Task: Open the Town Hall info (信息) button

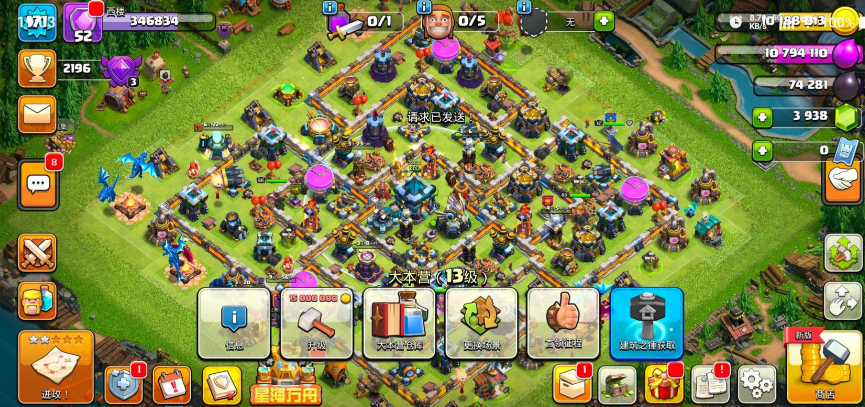Action: [x=233, y=323]
